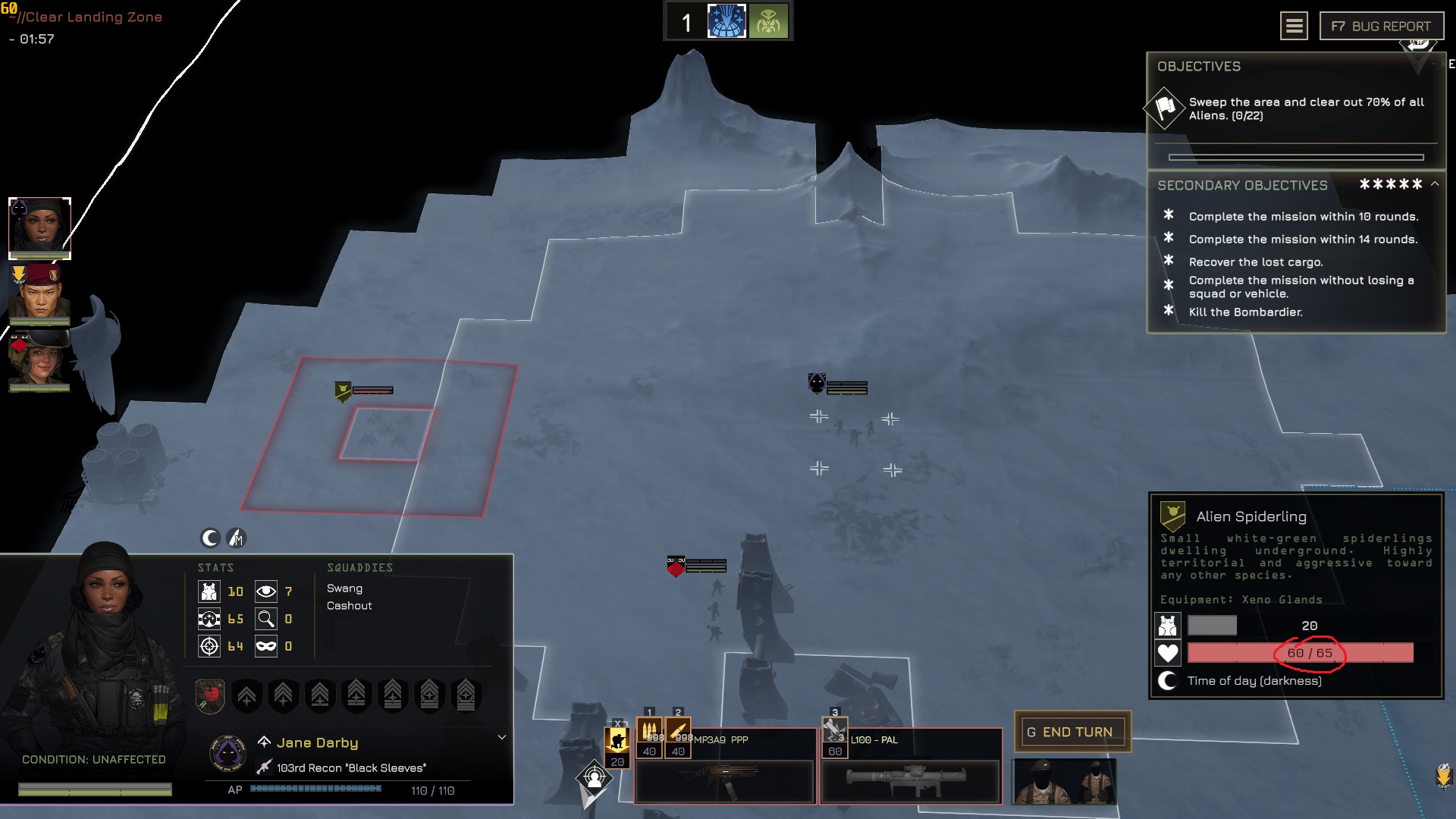This screenshot has height=819, width=1456.
Task: Select the green alien faction icon
Action: click(768, 21)
